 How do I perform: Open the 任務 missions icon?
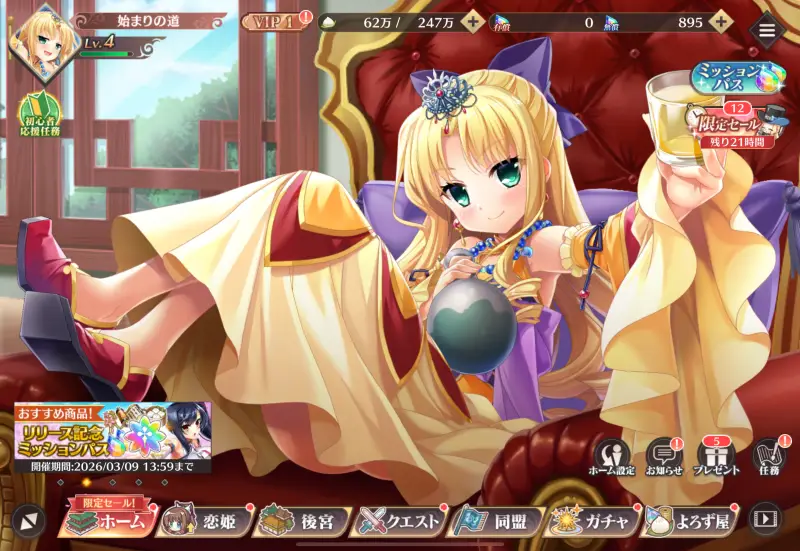coord(767,458)
